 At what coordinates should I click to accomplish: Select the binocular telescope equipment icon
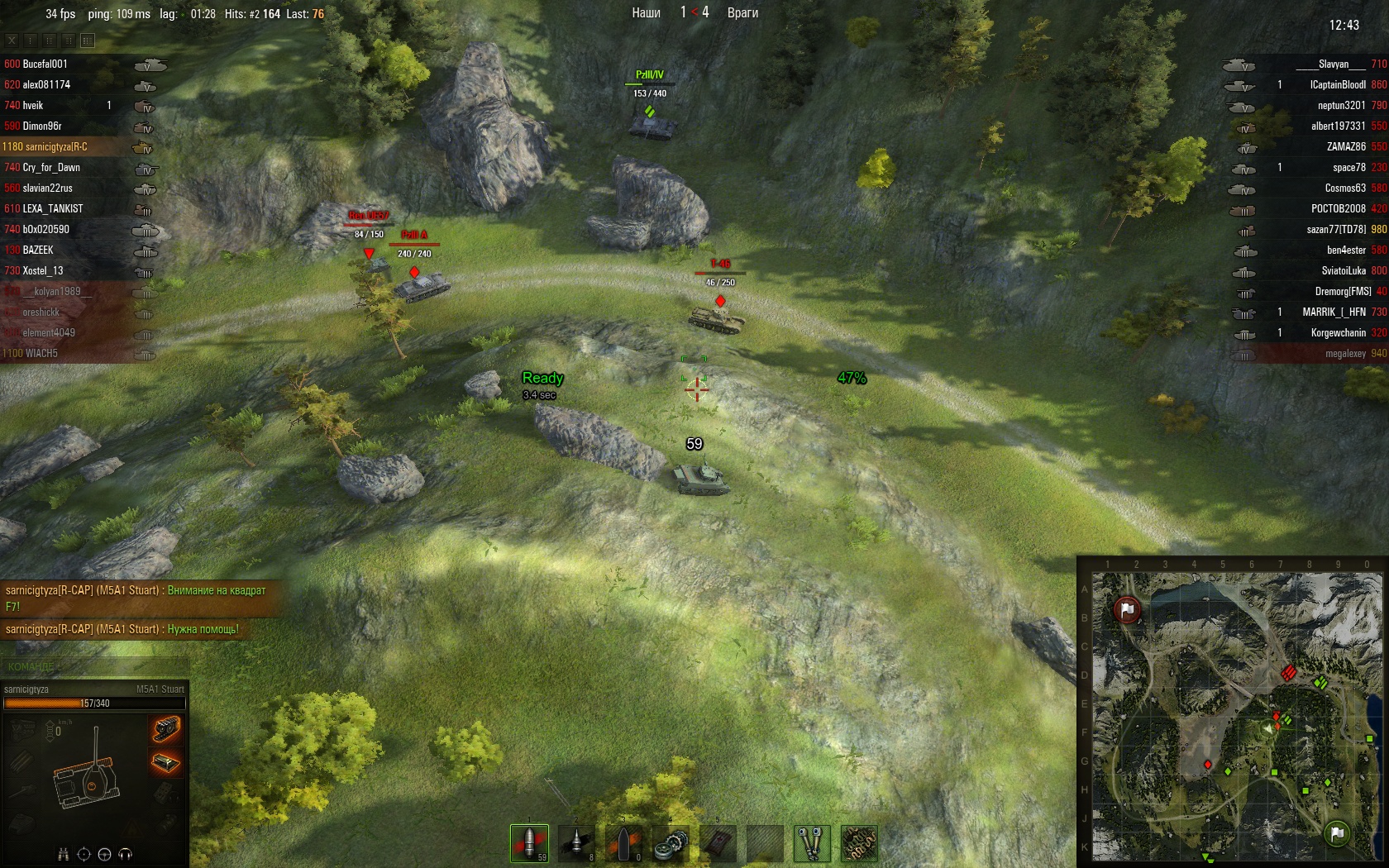812,843
